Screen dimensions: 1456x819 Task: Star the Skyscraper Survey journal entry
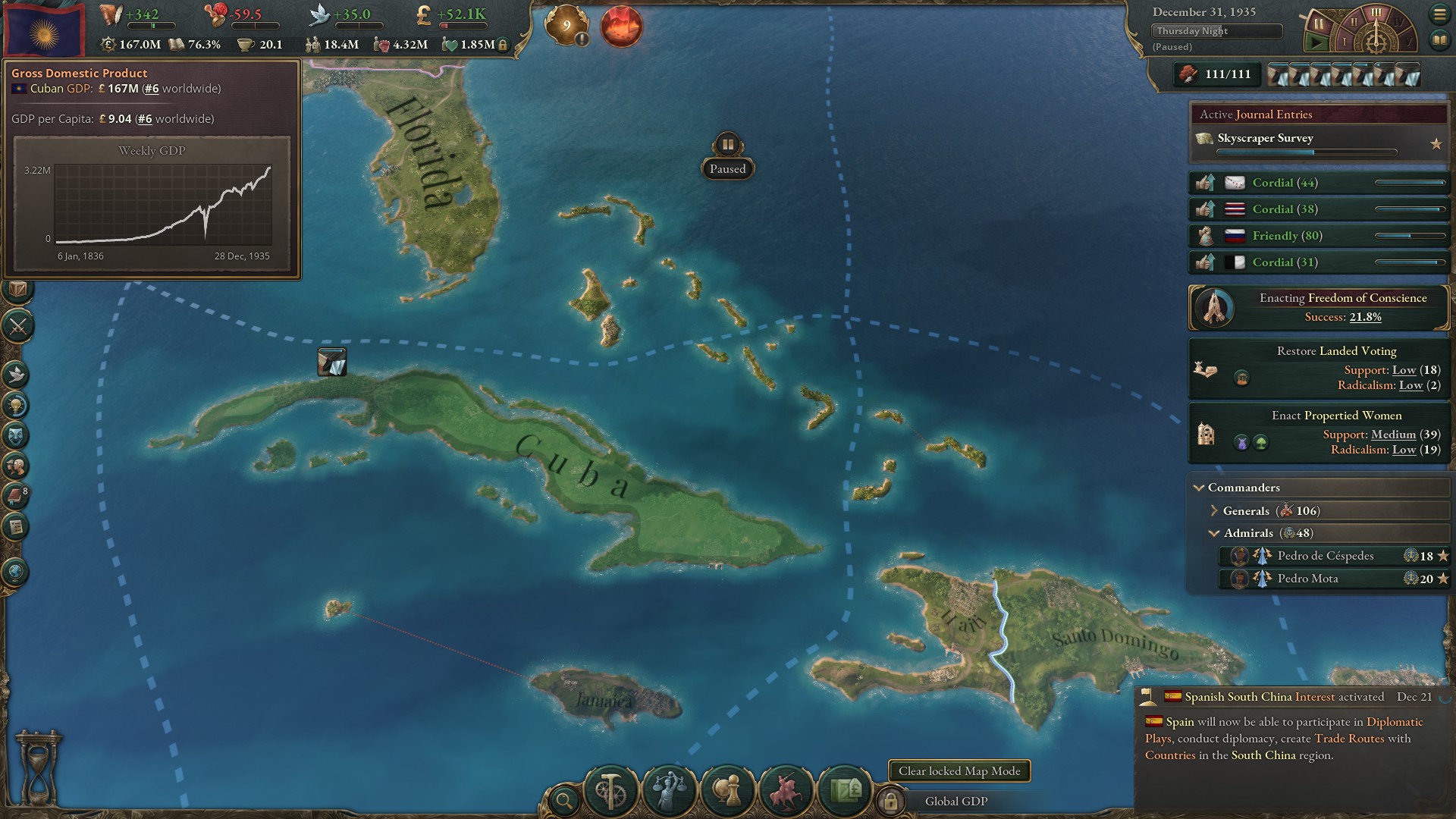click(1437, 141)
